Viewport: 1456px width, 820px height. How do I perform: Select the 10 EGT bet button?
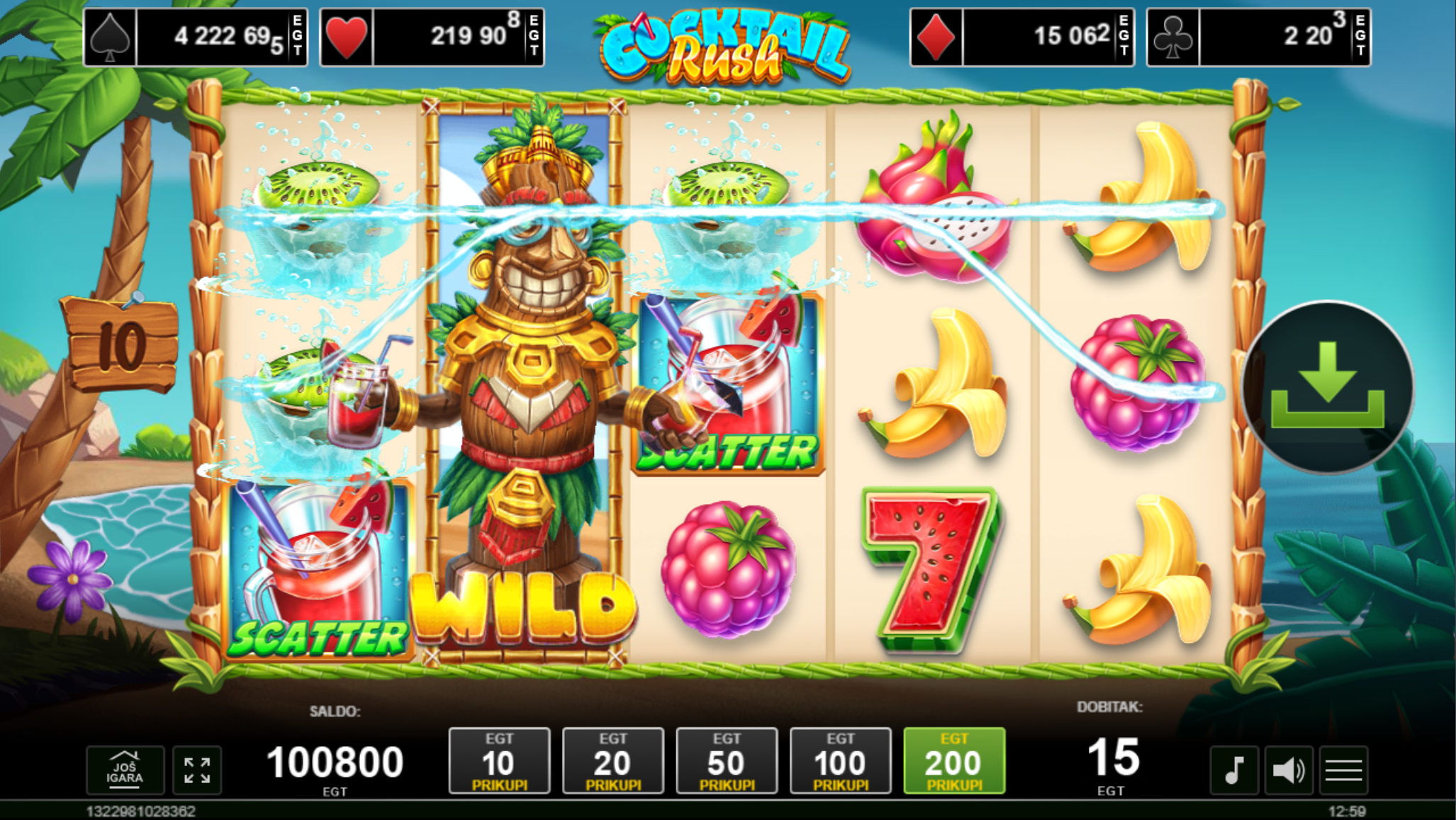tap(499, 760)
